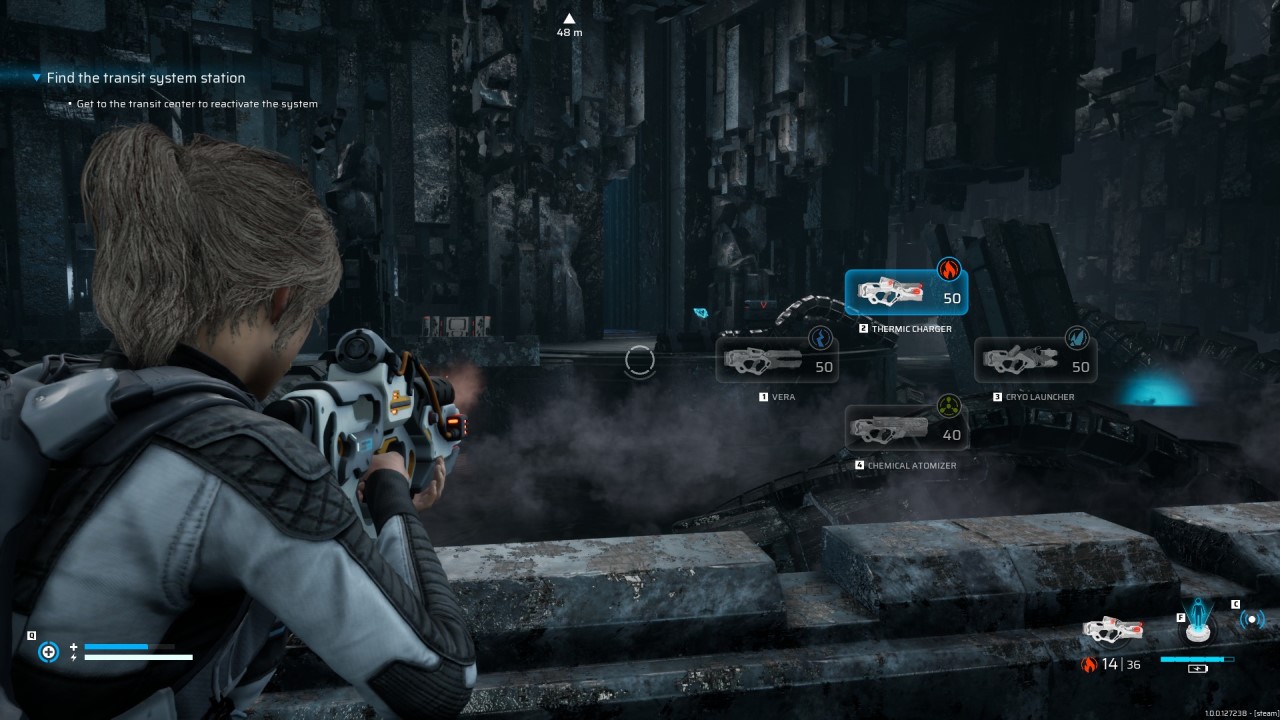The height and width of the screenshot is (720, 1280).
Task: Select Vera from the weapon wheel
Action: coord(778,360)
